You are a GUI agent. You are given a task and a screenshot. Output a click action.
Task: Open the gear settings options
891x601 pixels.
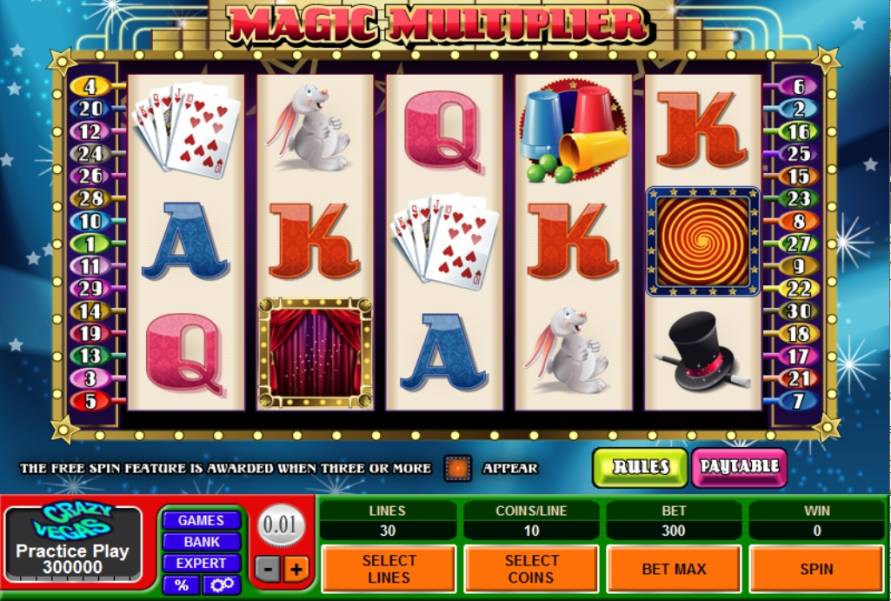220,585
